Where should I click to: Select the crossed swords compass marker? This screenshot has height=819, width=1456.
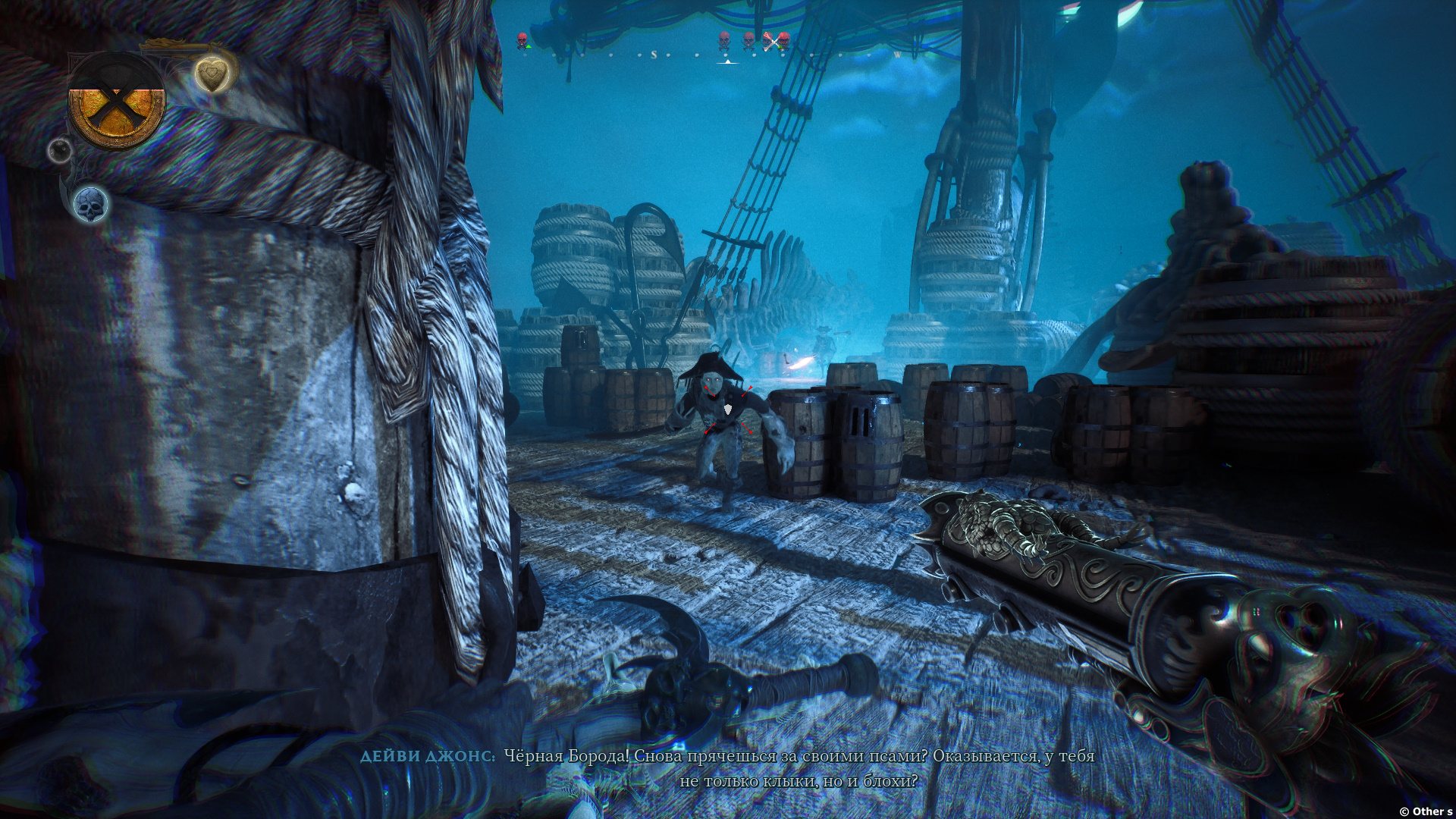(x=772, y=41)
